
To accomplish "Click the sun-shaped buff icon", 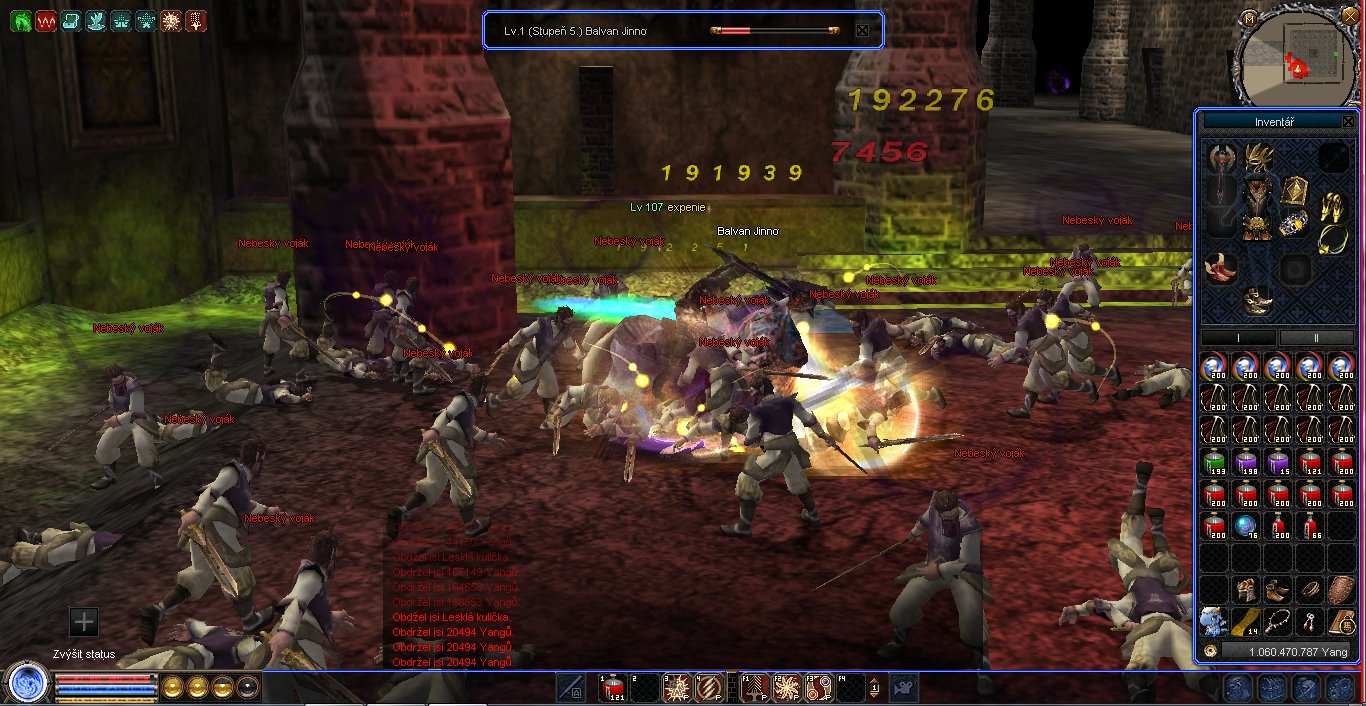I will tap(171, 21).
